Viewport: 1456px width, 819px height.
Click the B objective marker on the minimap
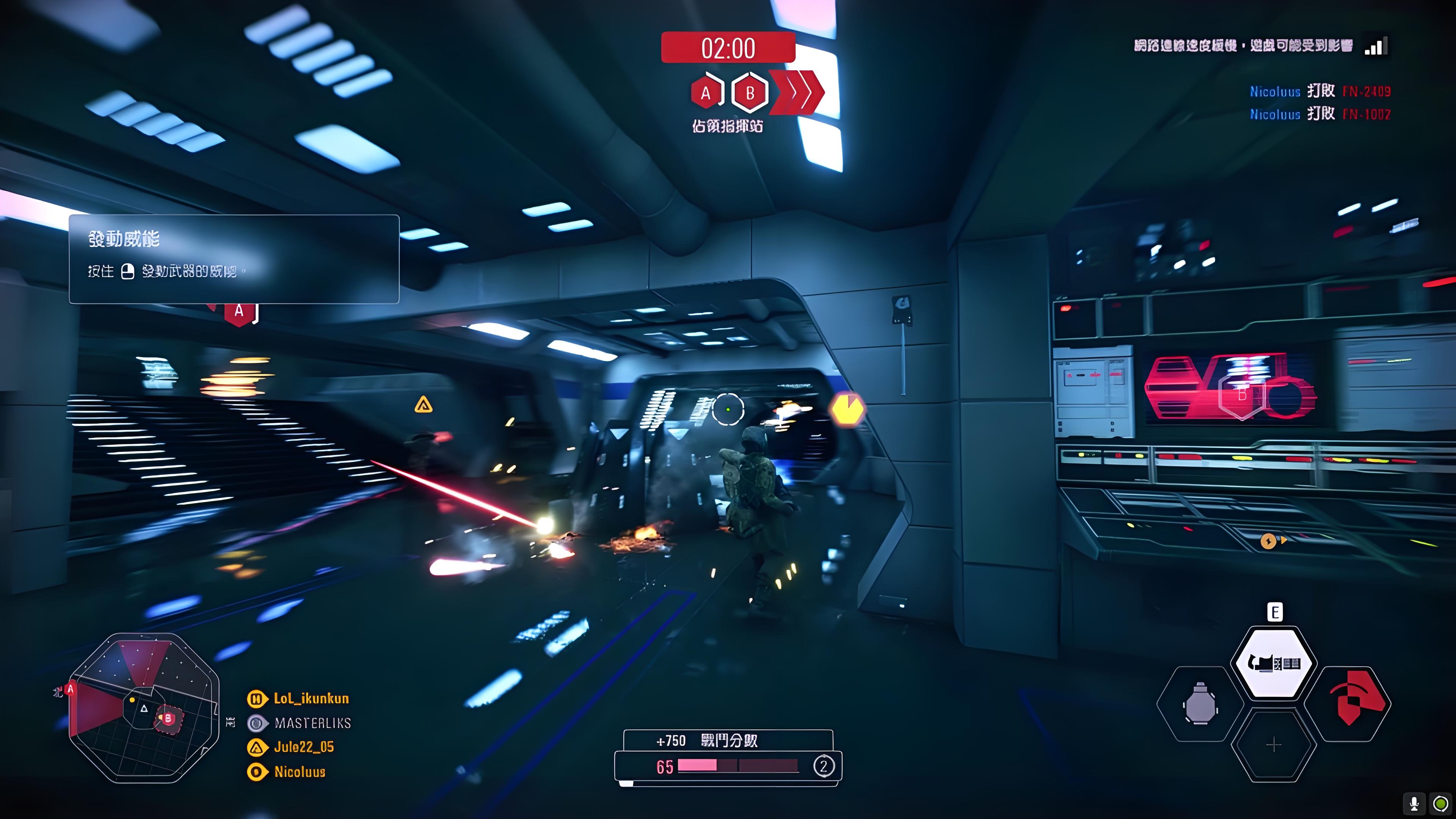pyautogui.click(x=168, y=719)
